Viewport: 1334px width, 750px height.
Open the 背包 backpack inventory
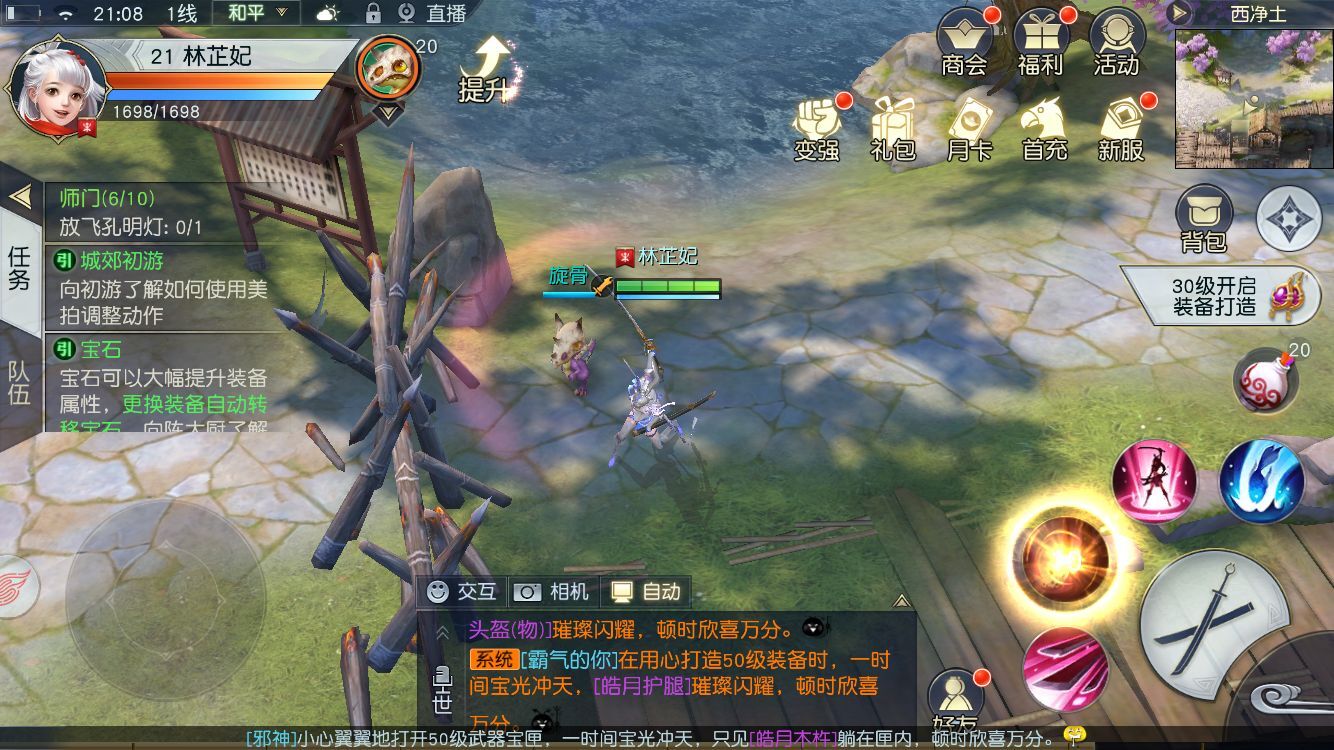1203,218
